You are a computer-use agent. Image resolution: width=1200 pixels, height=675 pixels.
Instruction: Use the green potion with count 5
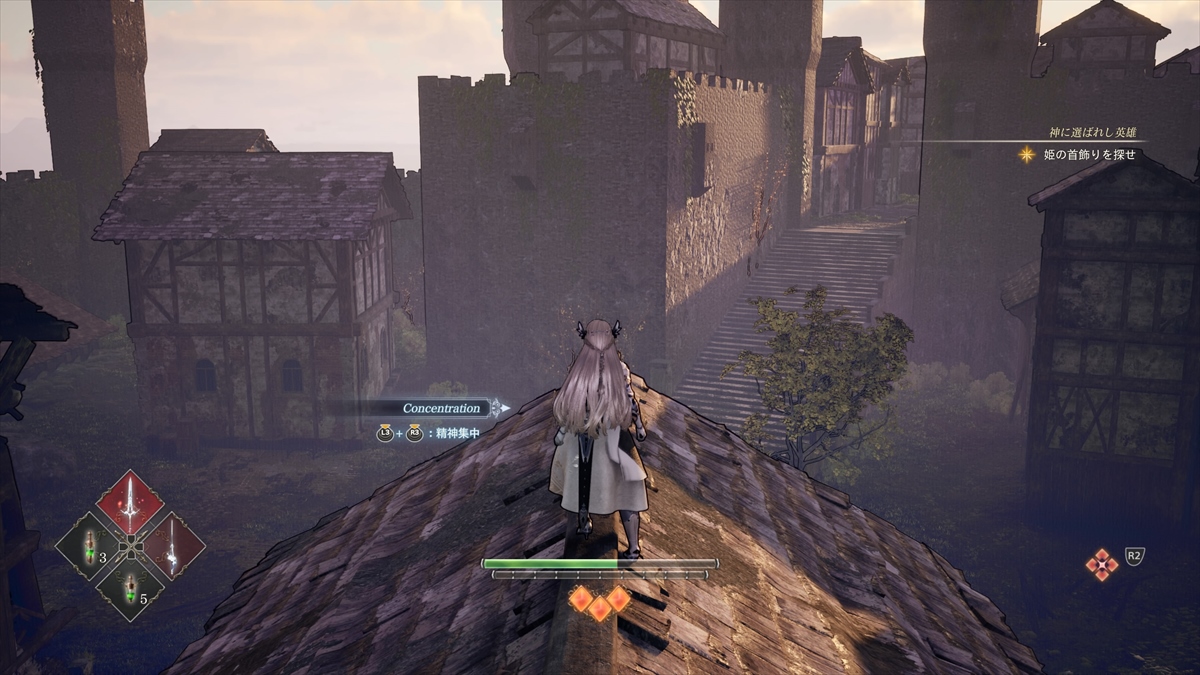[130, 588]
